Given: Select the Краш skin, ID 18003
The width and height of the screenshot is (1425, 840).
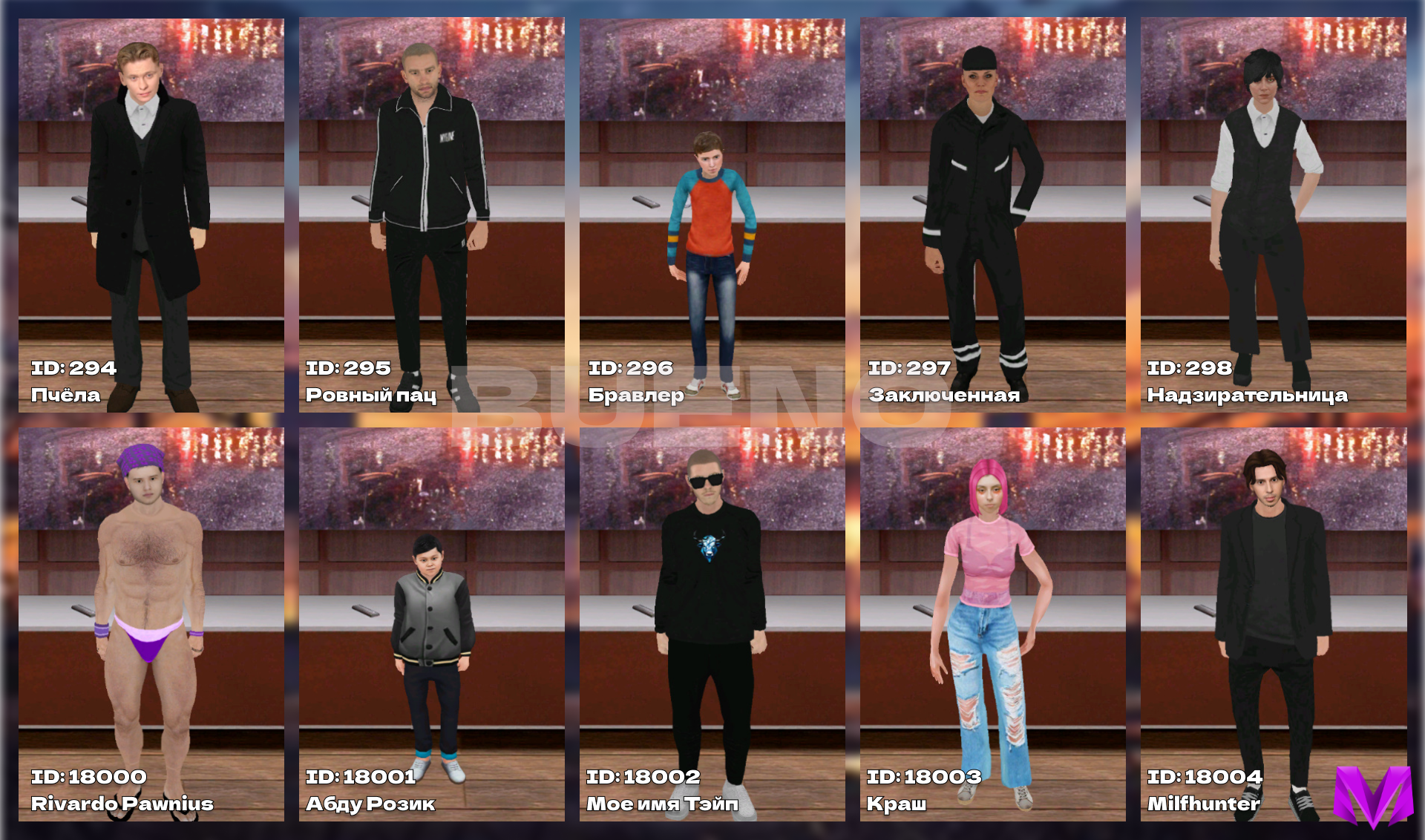Looking at the screenshot, I should pos(992,623).
